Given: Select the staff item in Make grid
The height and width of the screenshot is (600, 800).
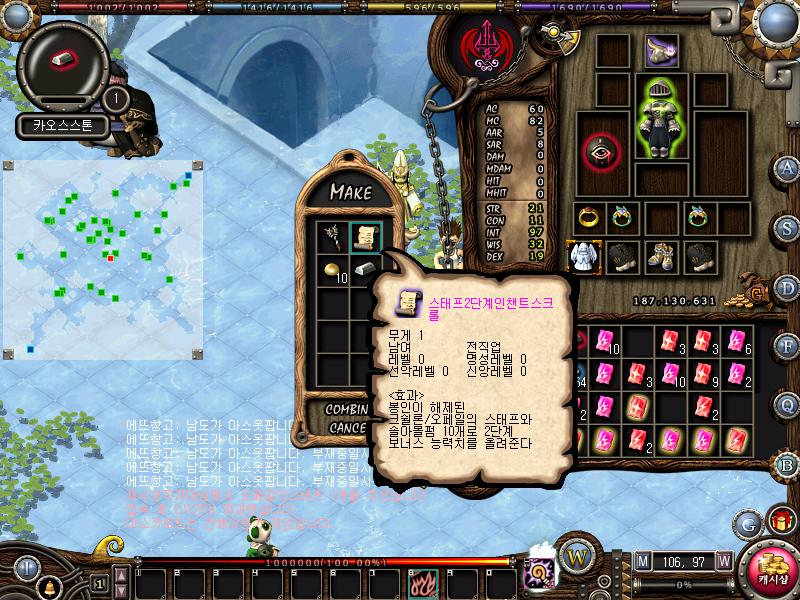Looking at the screenshot, I should coord(332,237).
